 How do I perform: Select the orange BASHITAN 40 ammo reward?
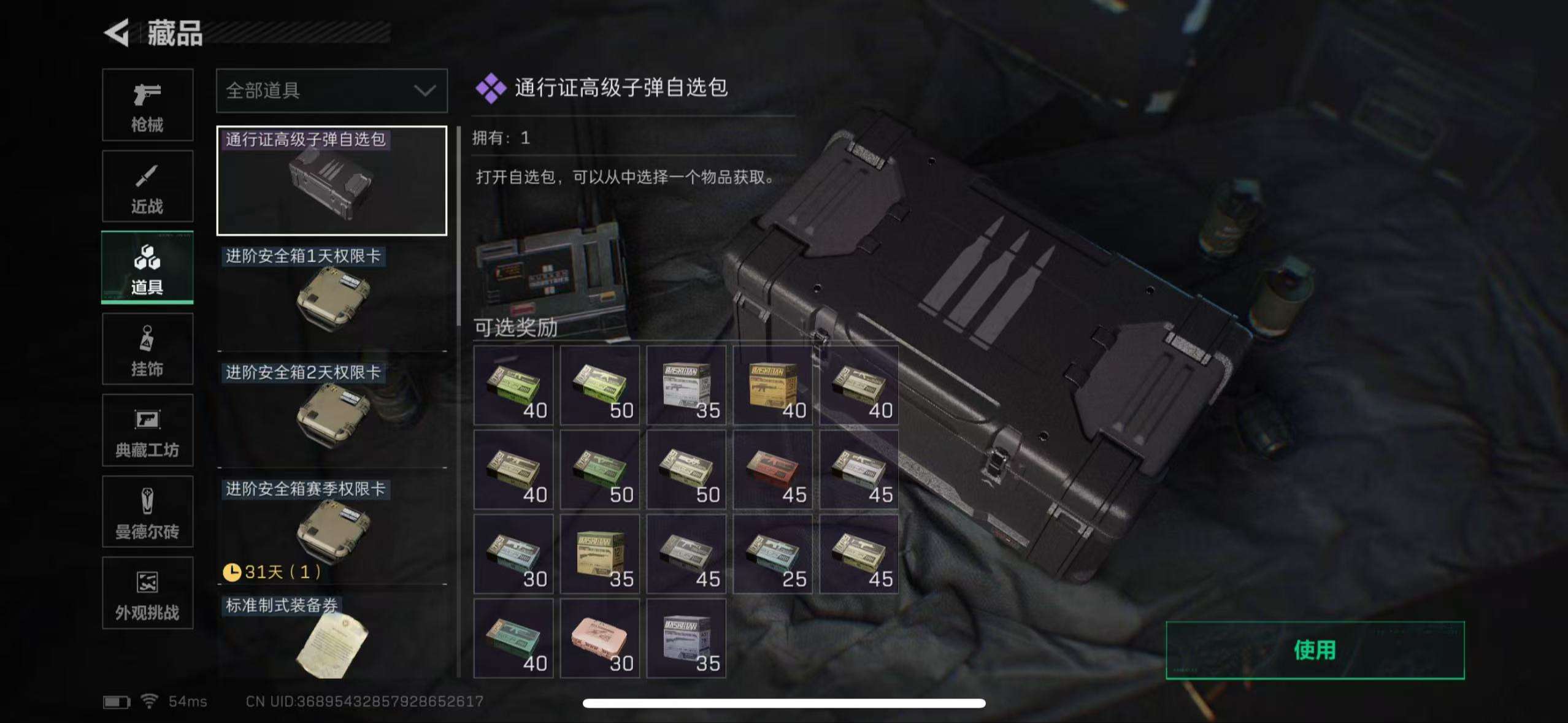(772, 385)
